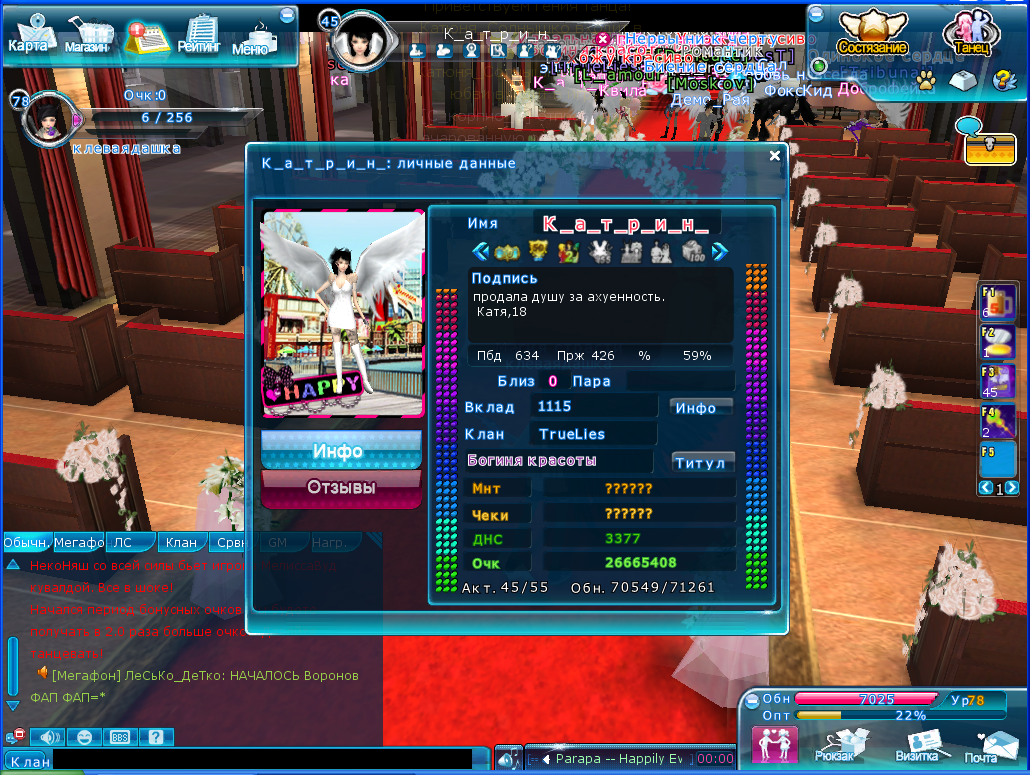Open the Карта map menu
Image resolution: width=1030 pixels, height=775 pixels.
(29, 36)
